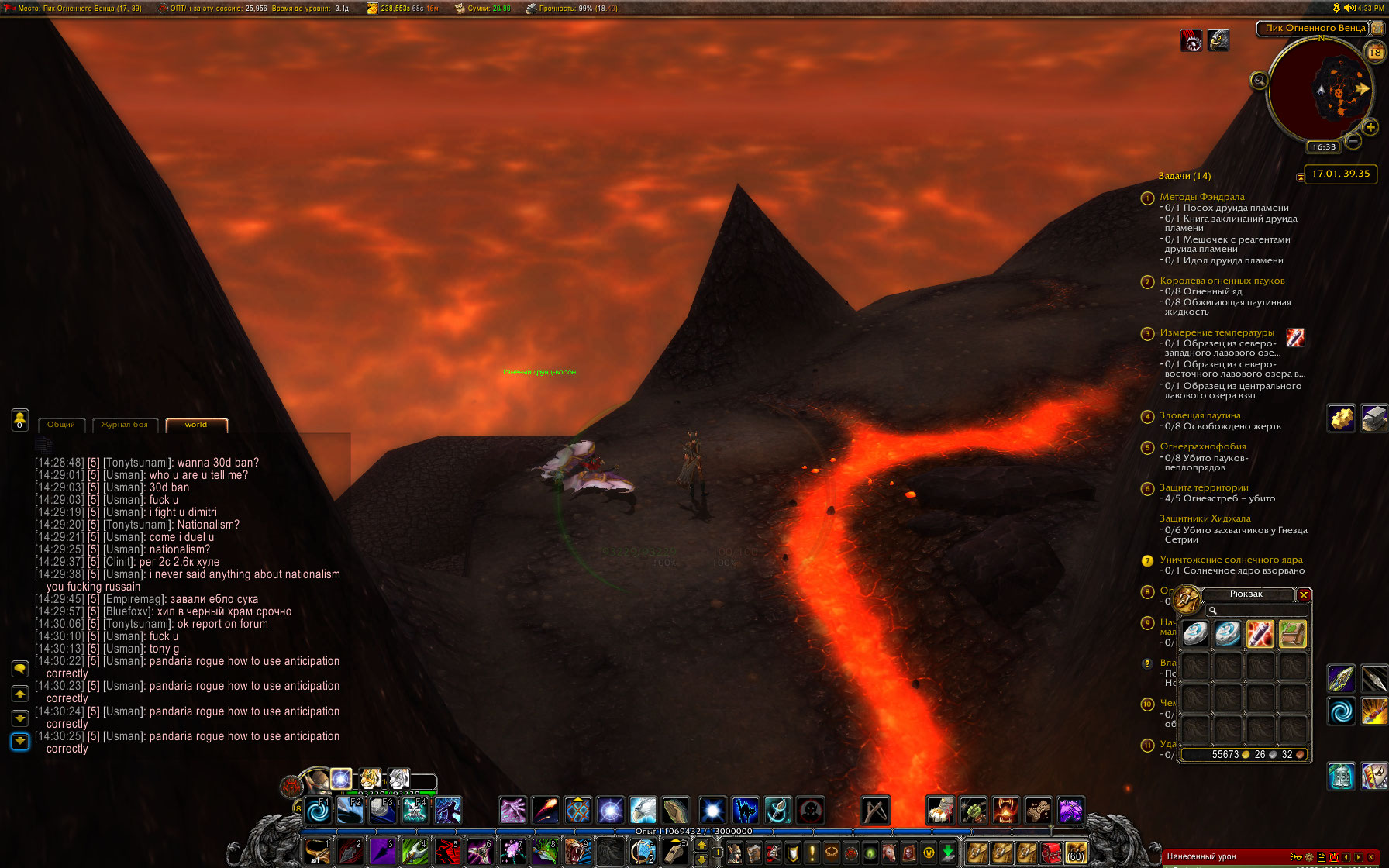Activate the fiery comet ability icon
1389x868 pixels.
[545, 811]
